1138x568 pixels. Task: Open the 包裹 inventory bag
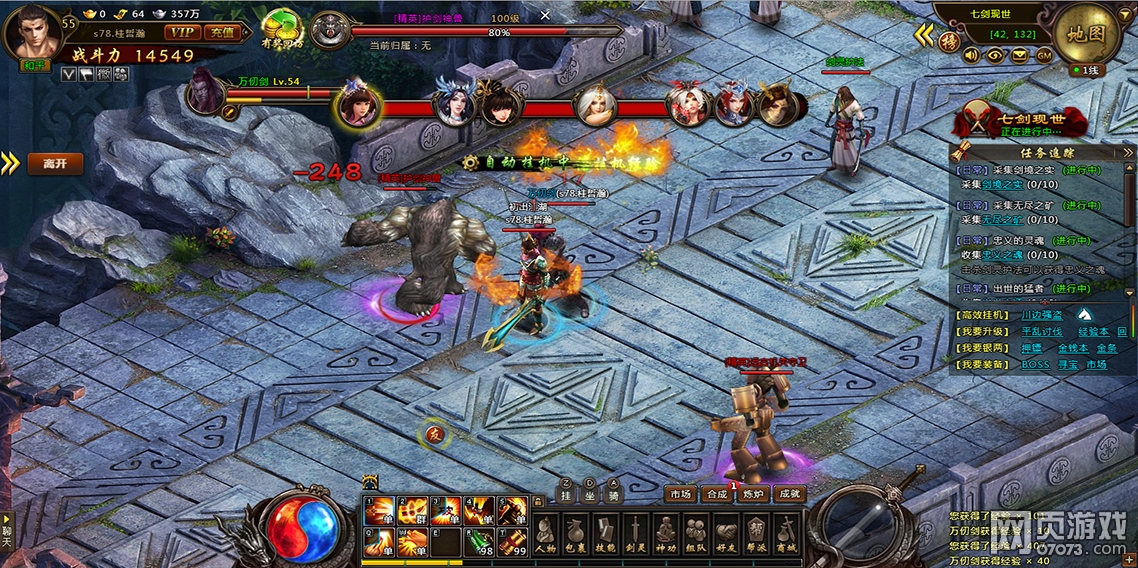point(575,534)
